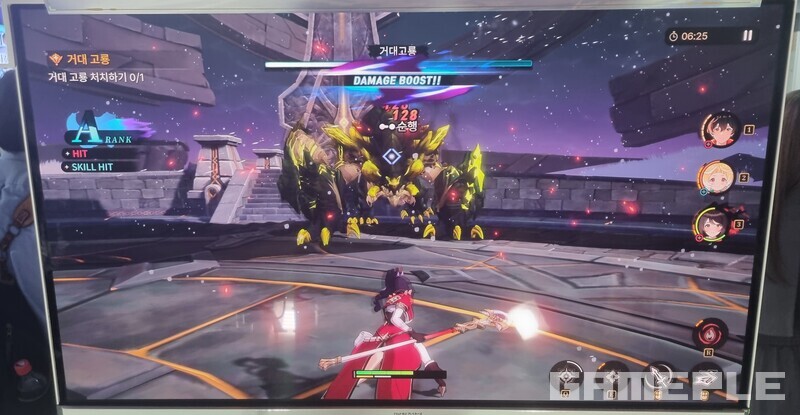The image size is (800, 415).
Task: Pause the game with the pause button
Action: point(747,36)
